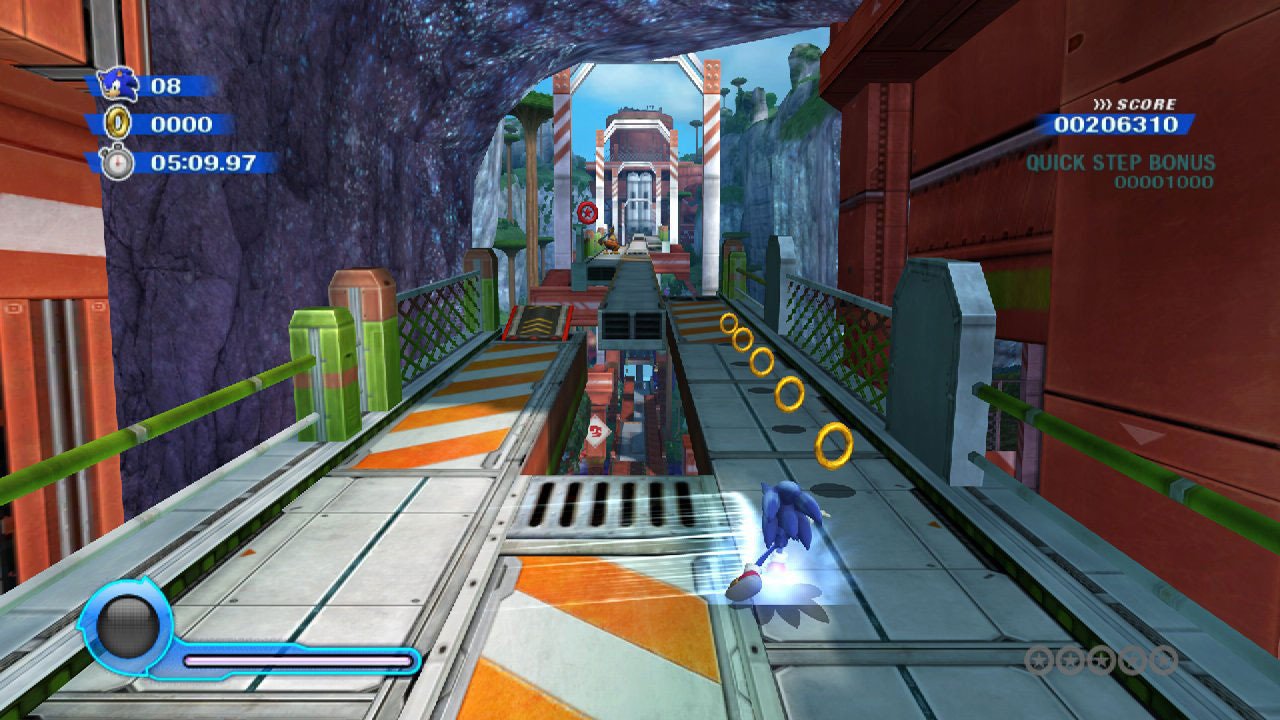Click the Sonic head lives icon

117,84
